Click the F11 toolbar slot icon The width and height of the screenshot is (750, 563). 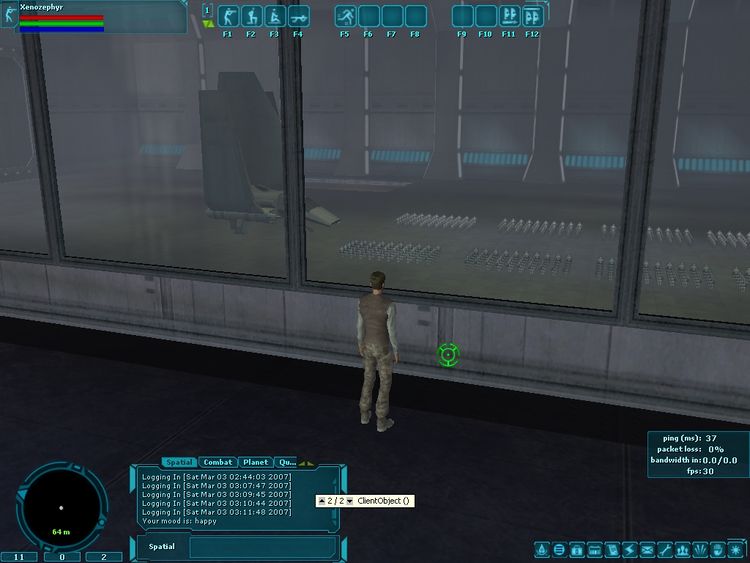[x=509, y=17]
